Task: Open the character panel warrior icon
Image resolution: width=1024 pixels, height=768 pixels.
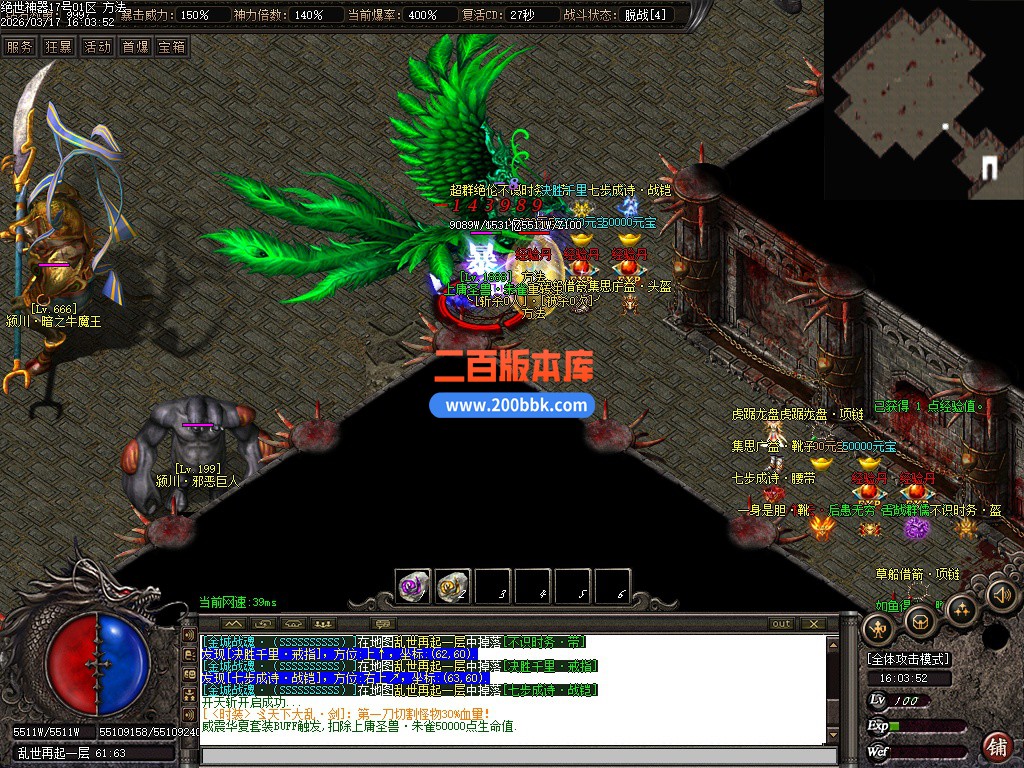Action: point(880,628)
